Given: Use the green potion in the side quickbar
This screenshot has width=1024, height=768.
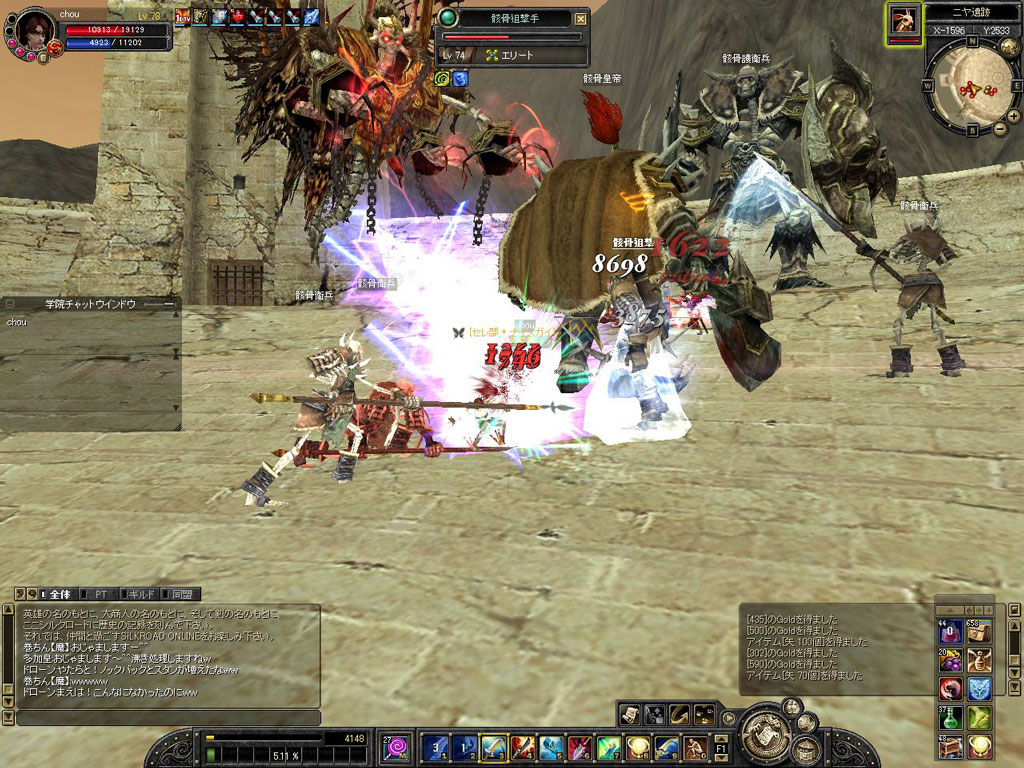Looking at the screenshot, I should coord(950,717).
